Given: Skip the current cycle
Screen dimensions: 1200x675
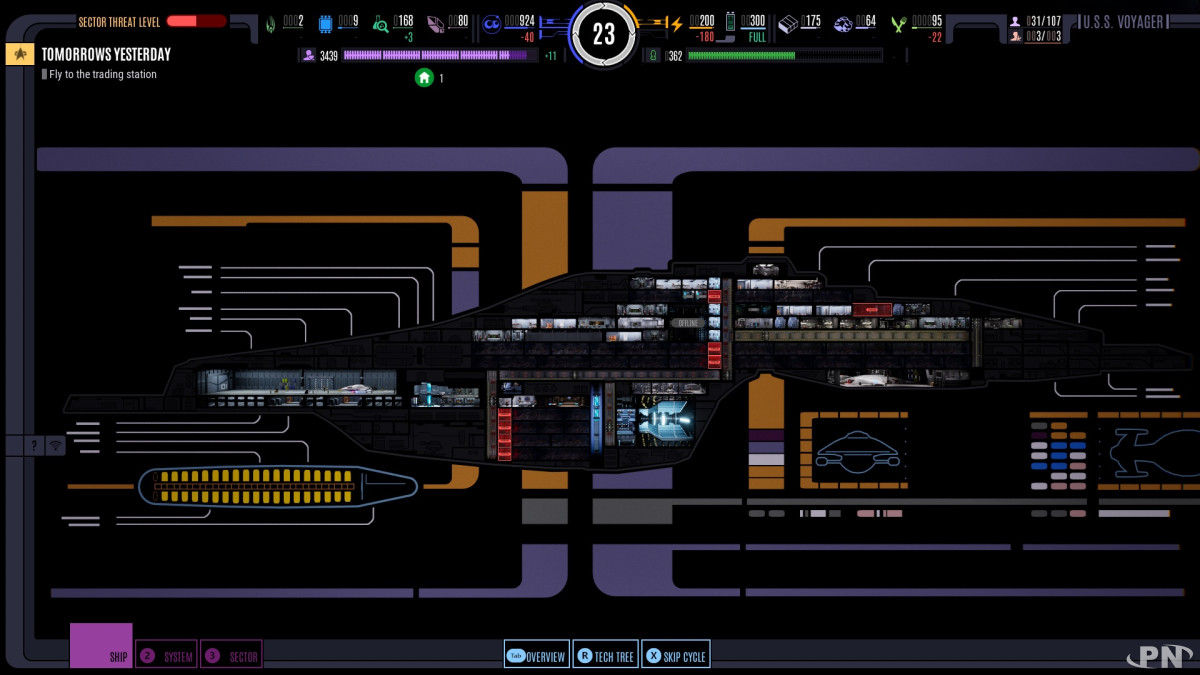Looking at the screenshot, I should pos(675,656).
